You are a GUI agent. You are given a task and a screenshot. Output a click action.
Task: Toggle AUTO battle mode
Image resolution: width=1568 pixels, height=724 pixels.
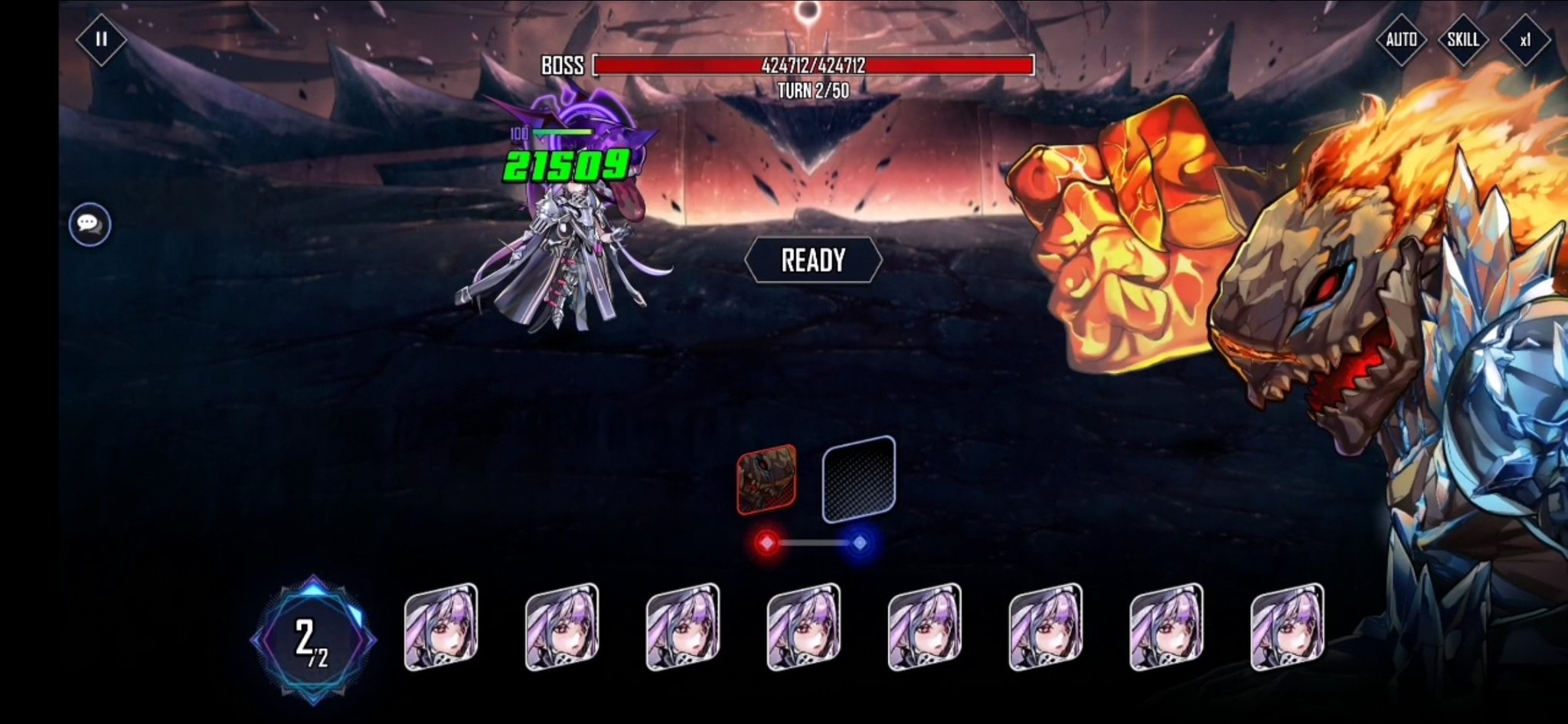[x=1401, y=39]
